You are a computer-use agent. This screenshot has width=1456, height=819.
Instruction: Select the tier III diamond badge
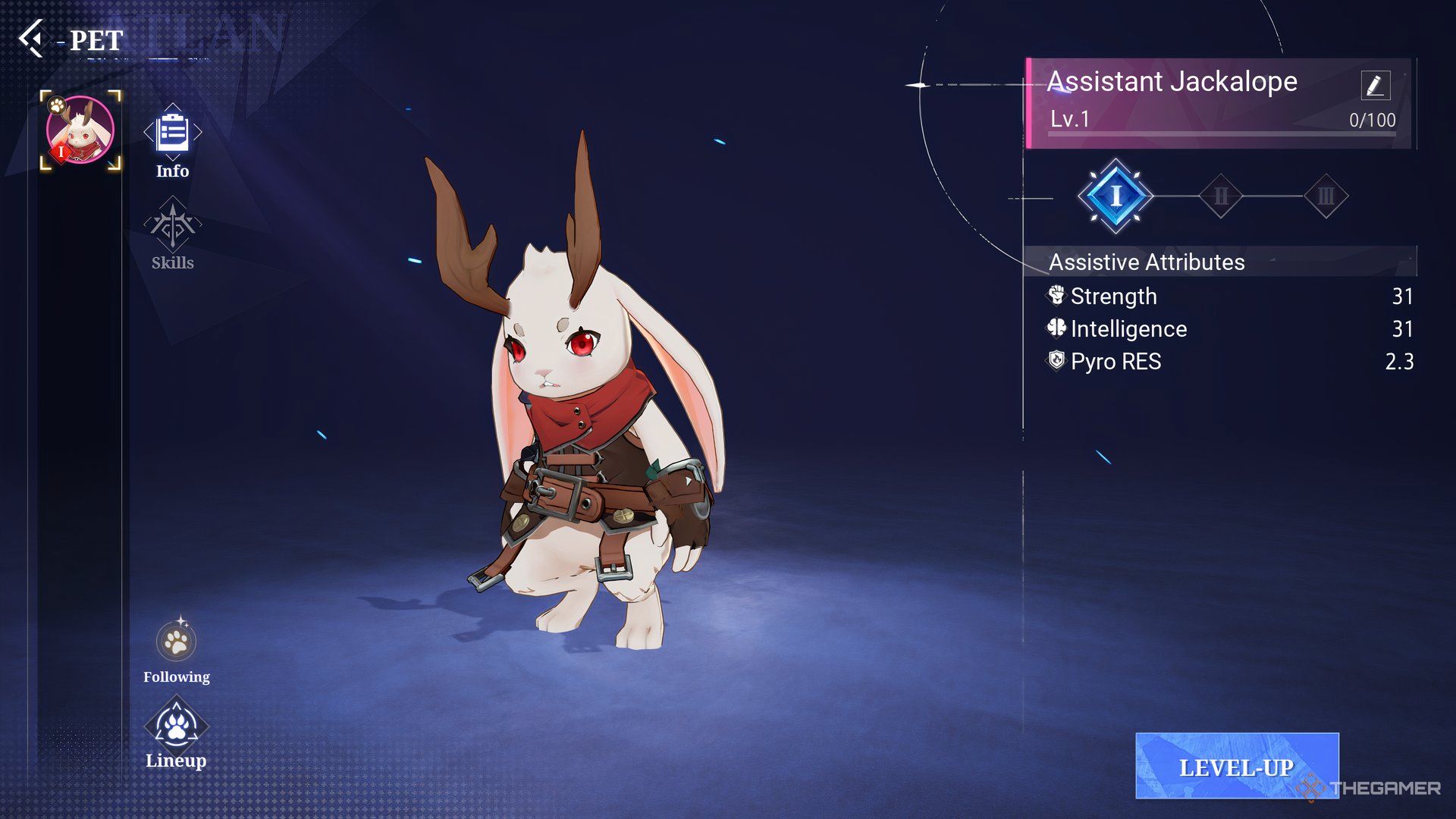[x=1326, y=196]
